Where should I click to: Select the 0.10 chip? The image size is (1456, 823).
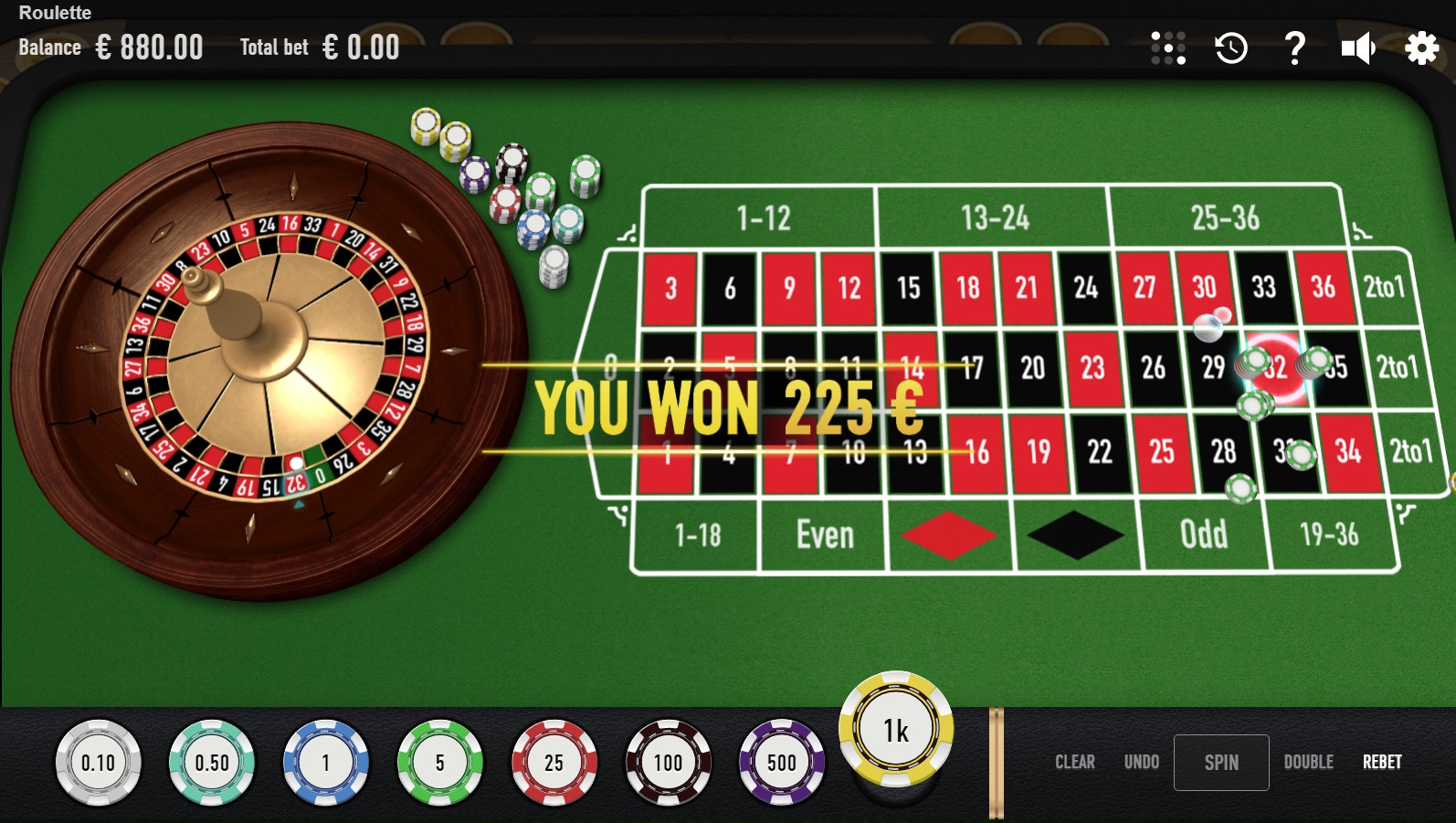[x=99, y=763]
